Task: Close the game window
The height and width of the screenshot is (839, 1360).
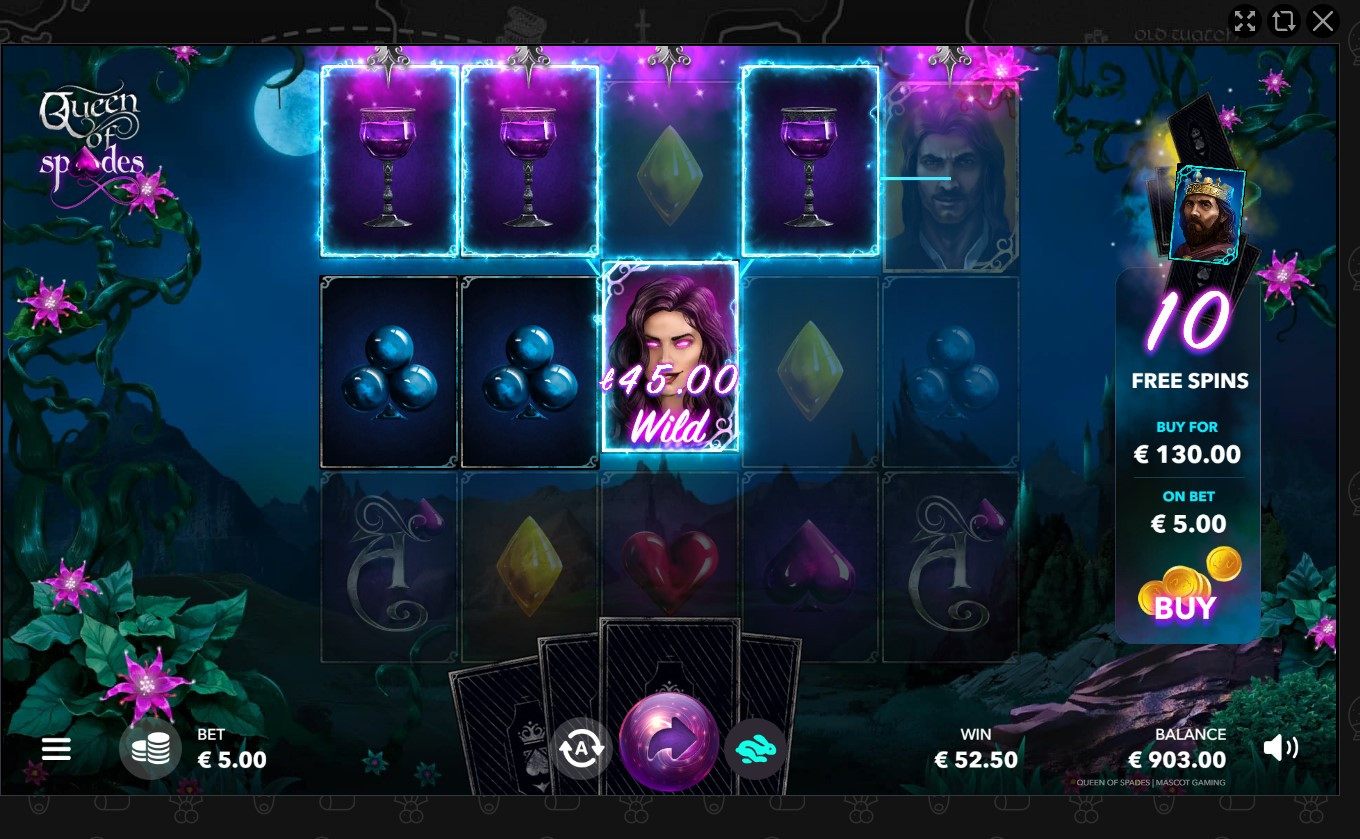Action: pos(1323,21)
